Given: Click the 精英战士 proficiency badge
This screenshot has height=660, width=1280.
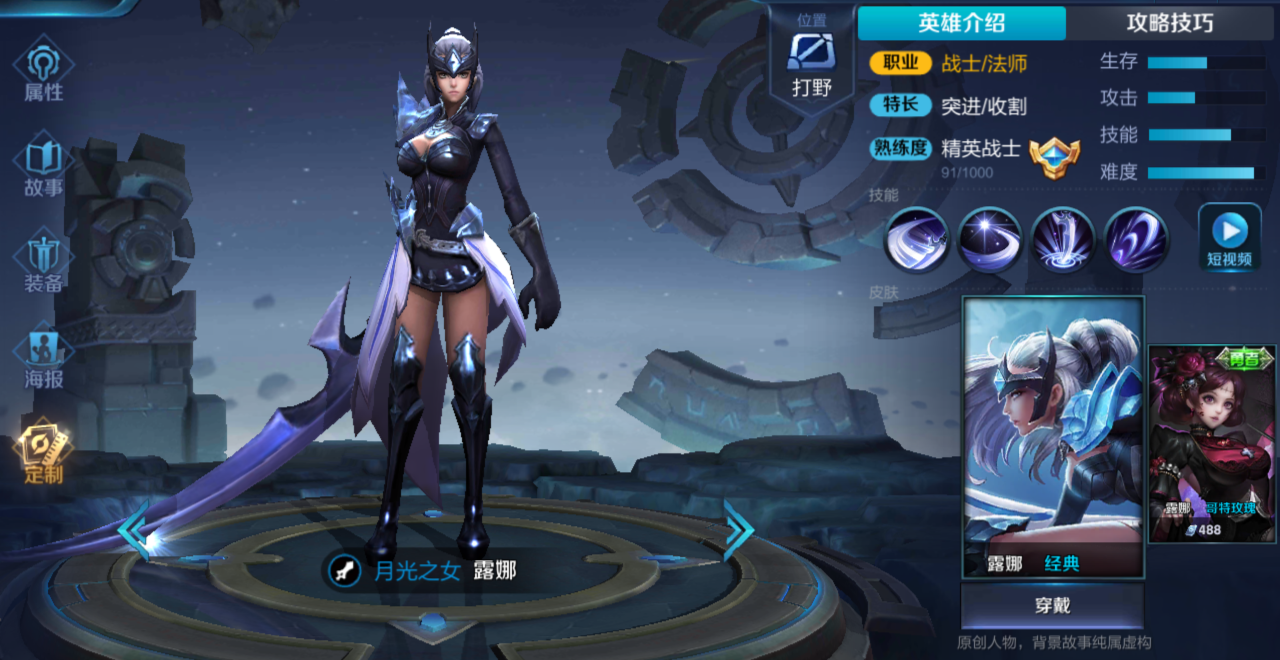Looking at the screenshot, I should point(1054,157).
